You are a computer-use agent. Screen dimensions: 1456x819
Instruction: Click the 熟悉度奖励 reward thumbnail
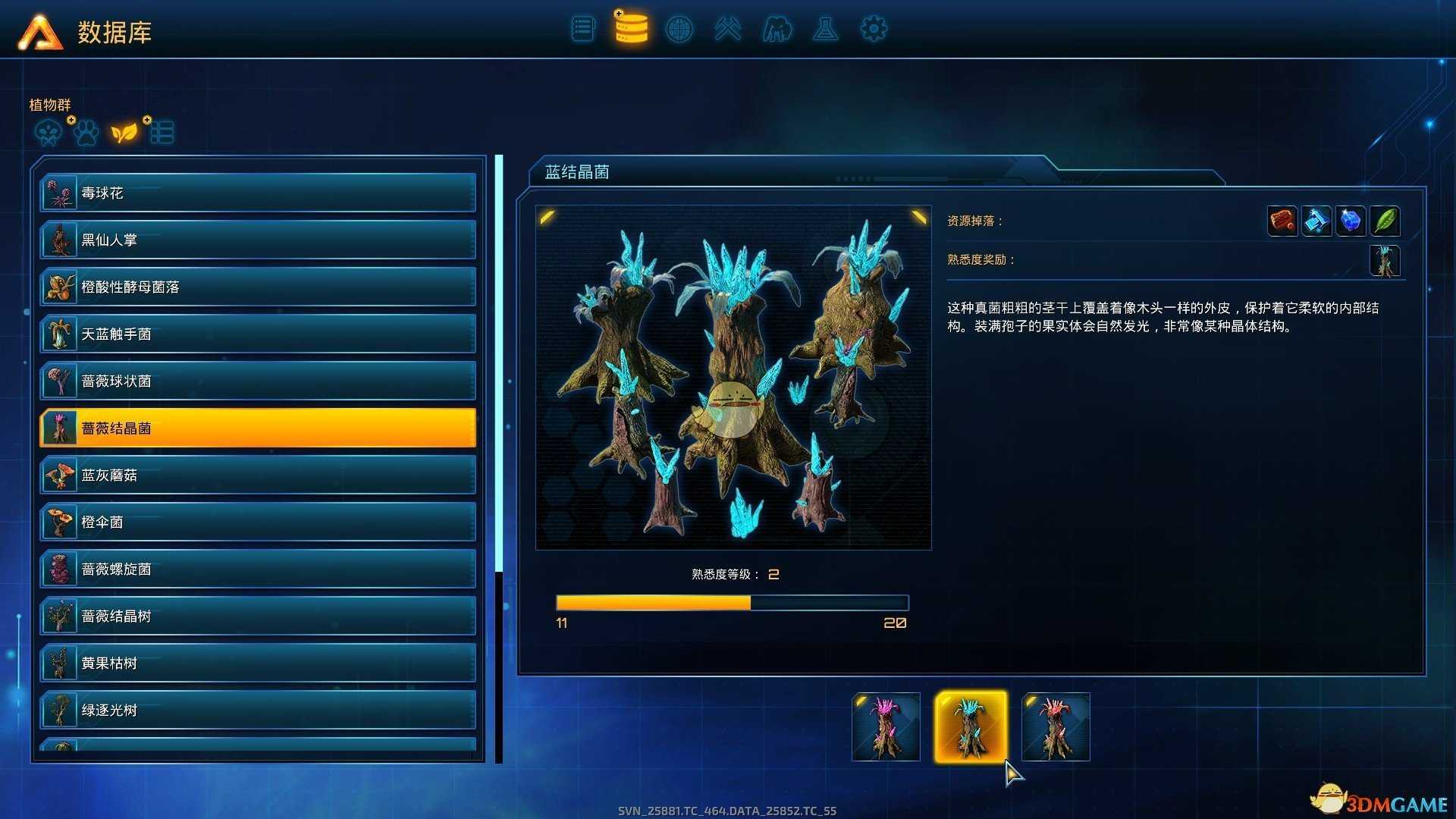pyautogui.click(x=1385, y=261)
